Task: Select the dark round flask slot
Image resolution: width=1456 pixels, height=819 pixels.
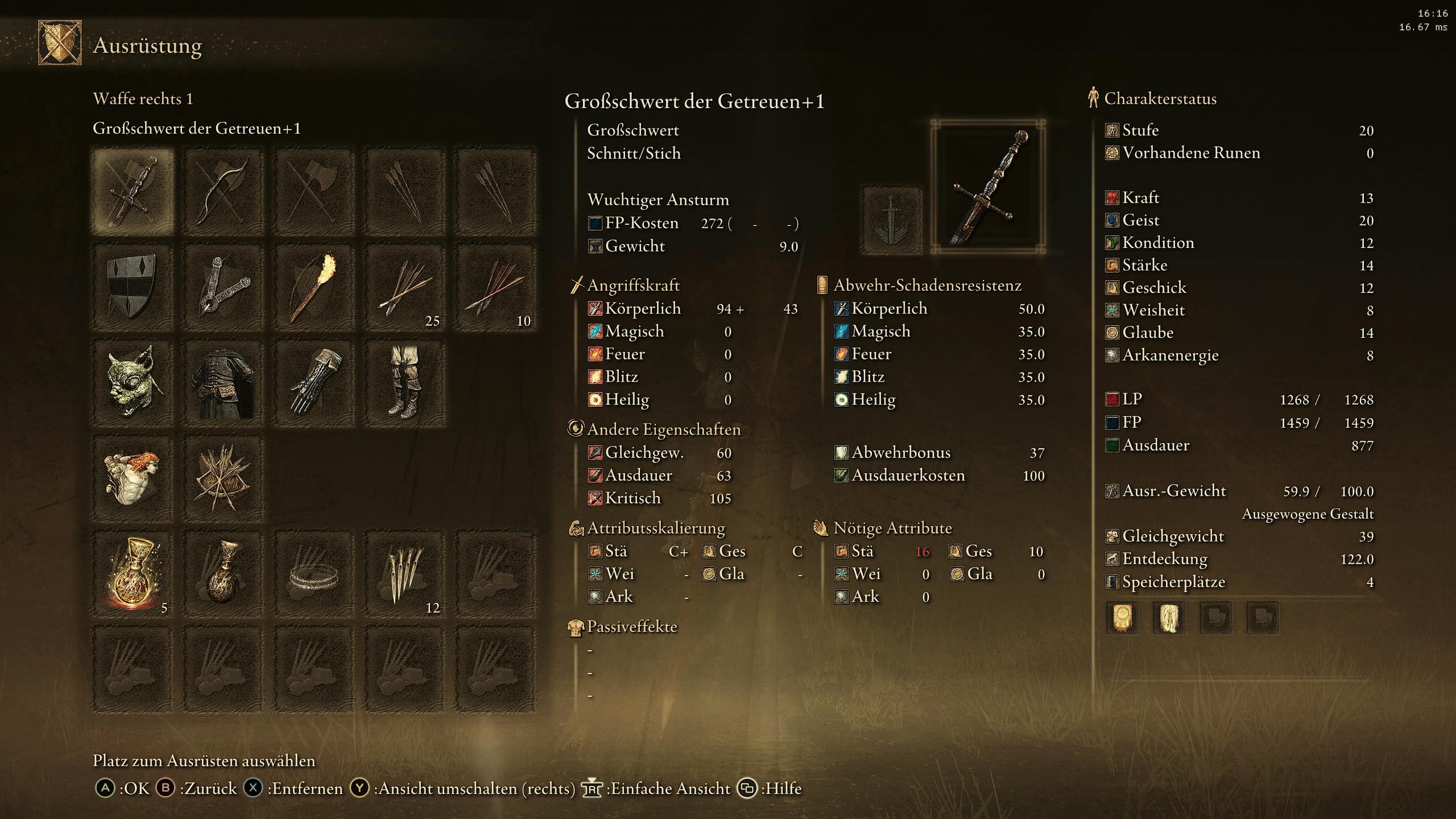Action: click(x=223, y=574)
